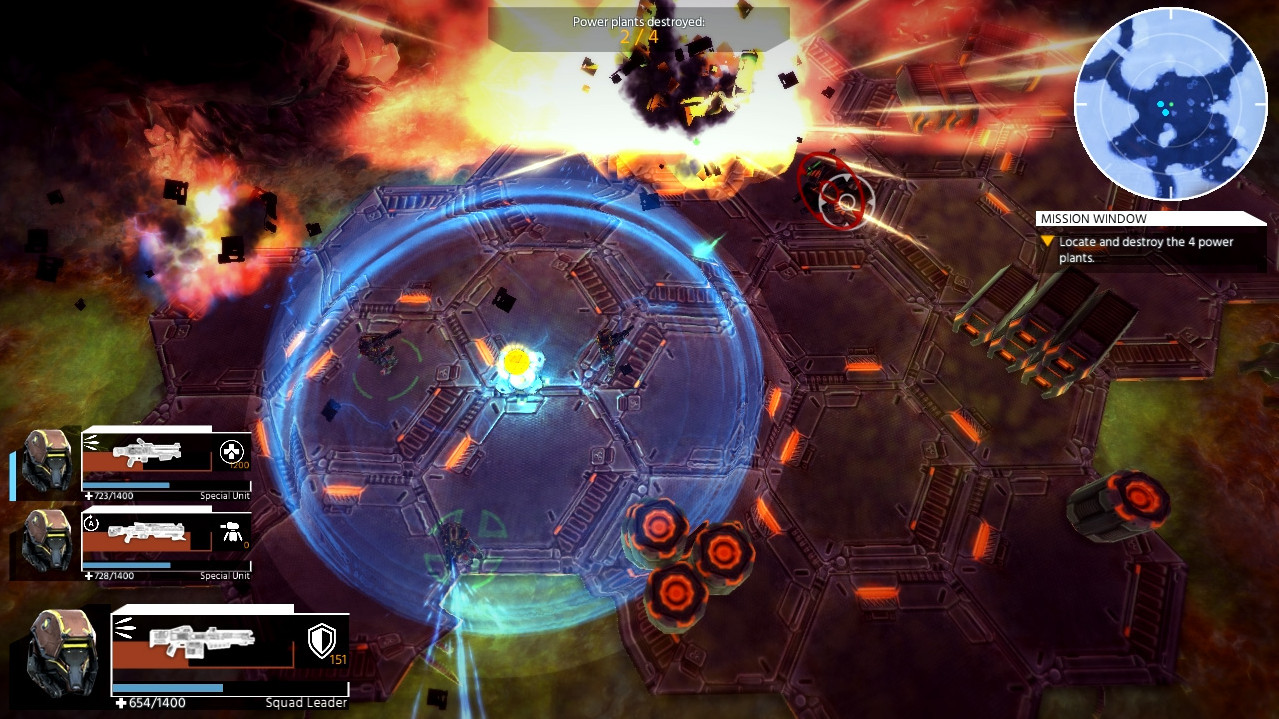Select the power plants objective text

1146,249
